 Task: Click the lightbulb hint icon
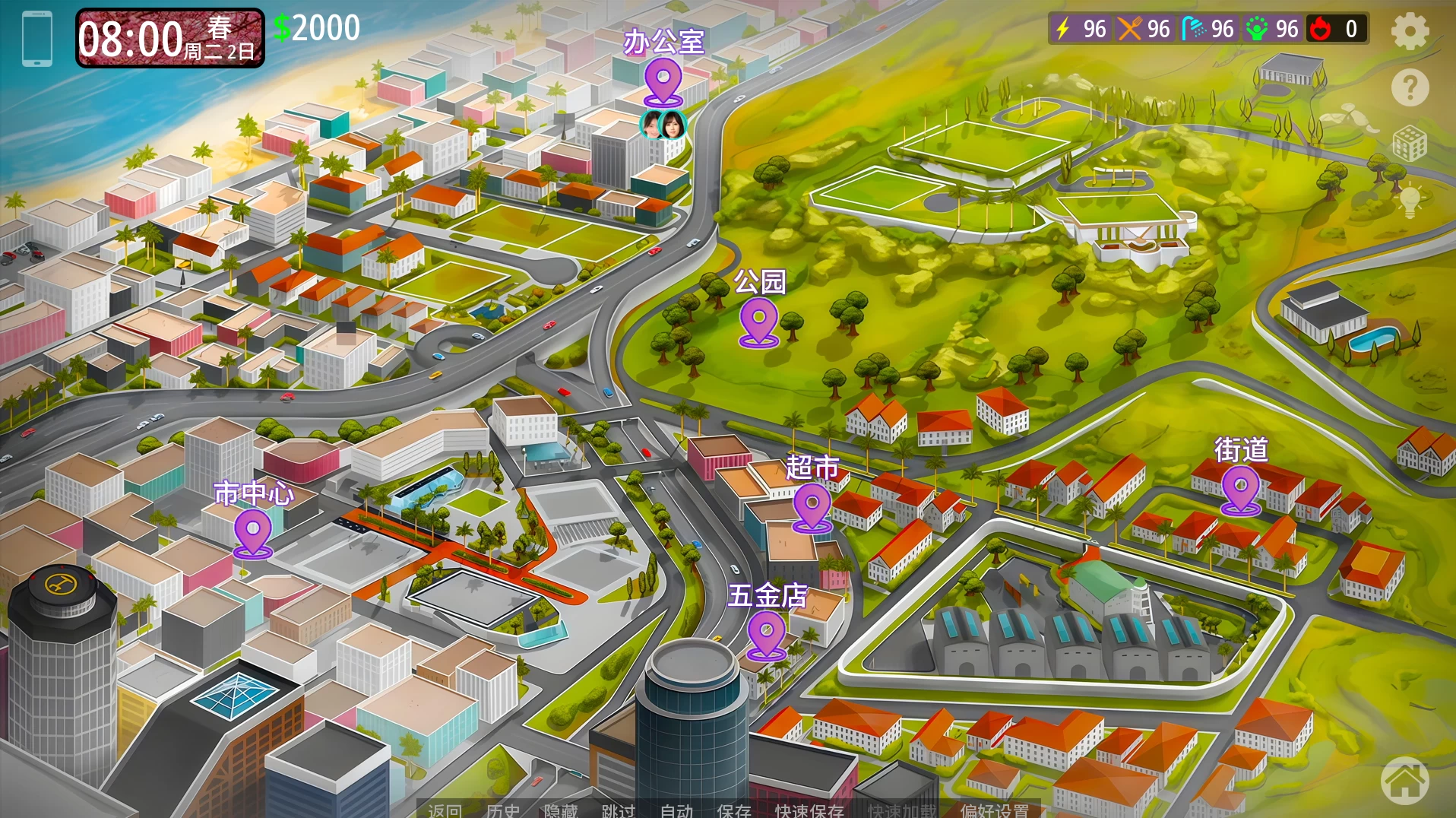pos(1410,201)
